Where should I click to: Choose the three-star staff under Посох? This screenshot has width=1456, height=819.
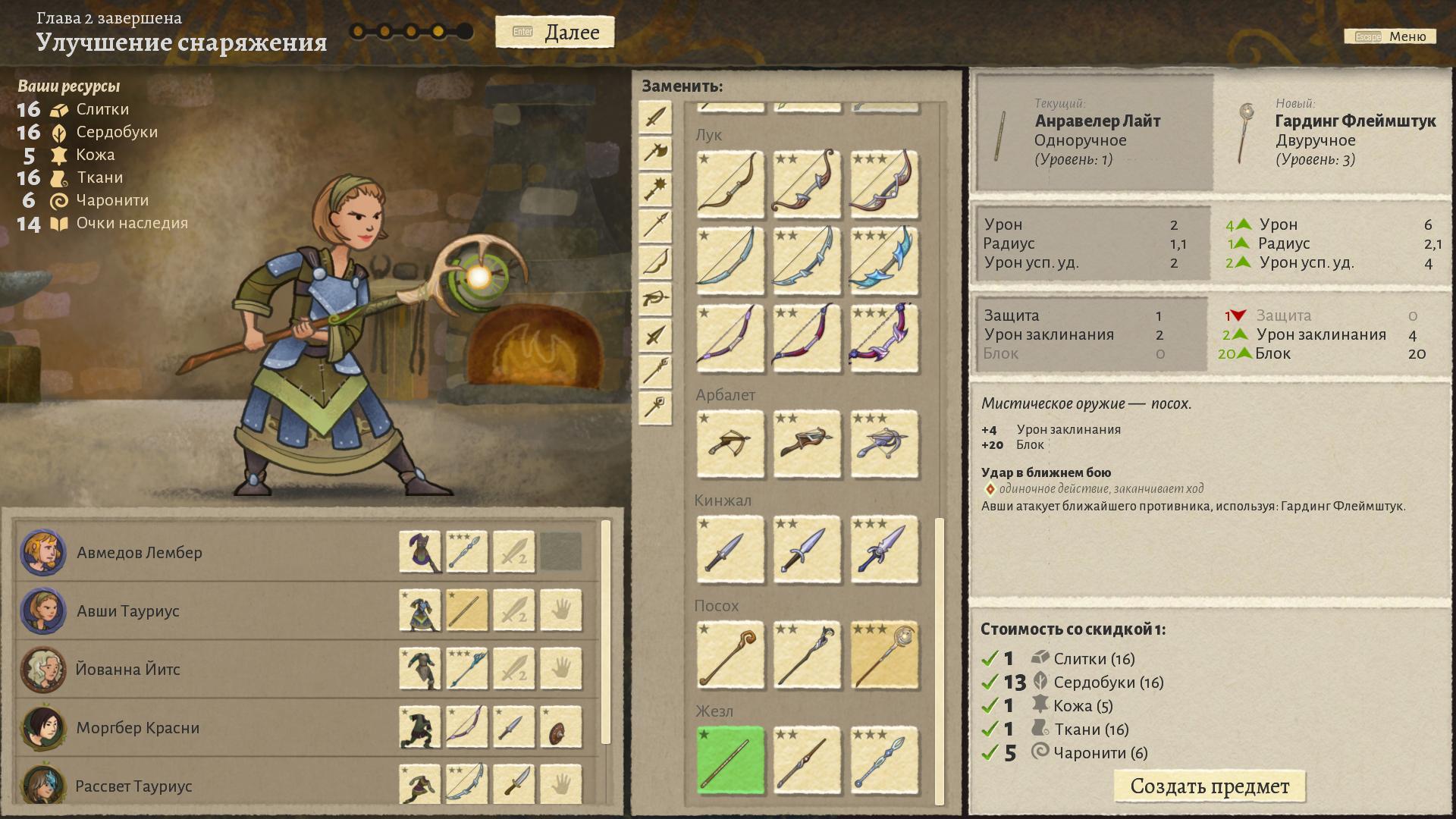coord(883,656)
